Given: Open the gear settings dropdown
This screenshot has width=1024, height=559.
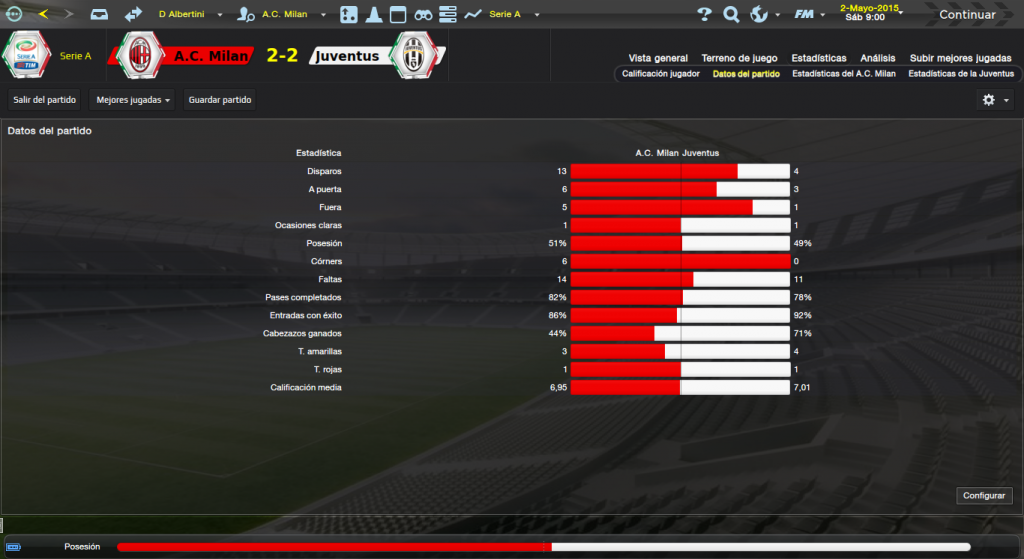Looking at the screenshot, I should [x=994, y=100].
